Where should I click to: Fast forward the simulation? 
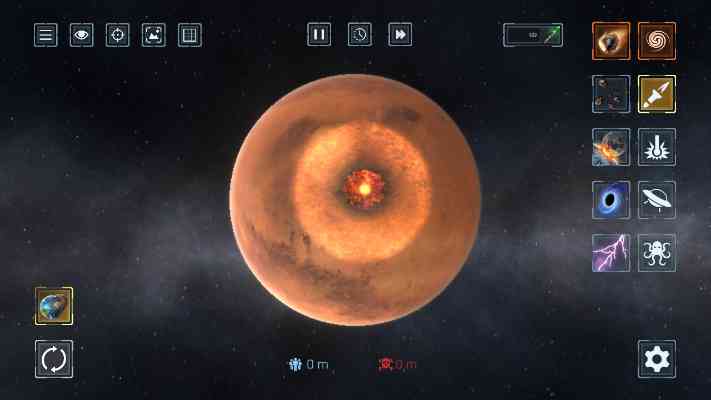pos(399,35)
